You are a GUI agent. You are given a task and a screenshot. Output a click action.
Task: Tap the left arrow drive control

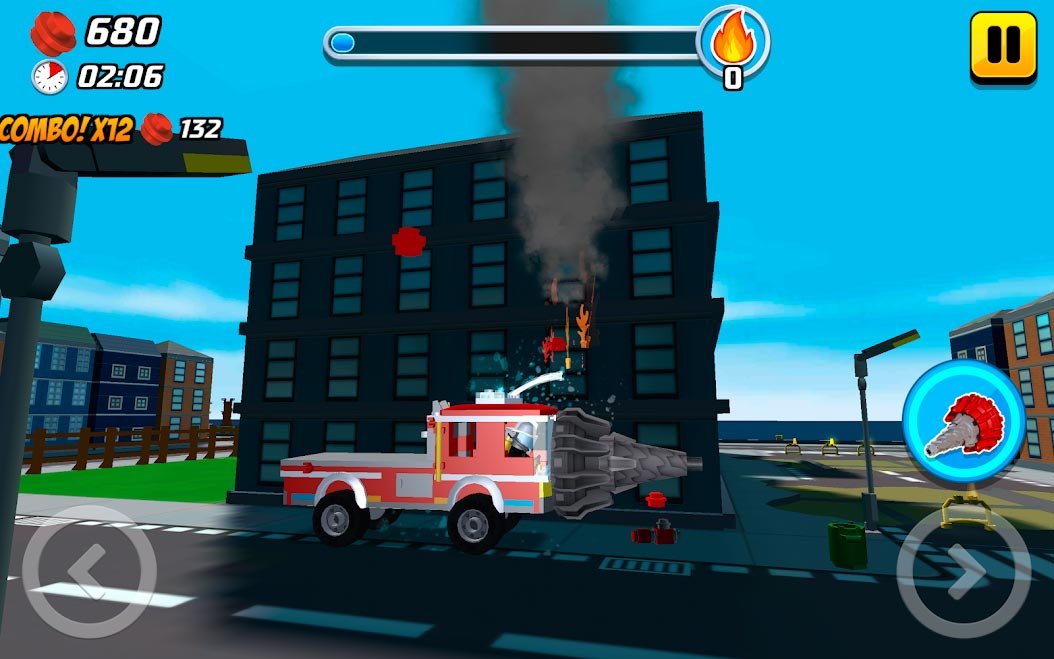point(89,571)
